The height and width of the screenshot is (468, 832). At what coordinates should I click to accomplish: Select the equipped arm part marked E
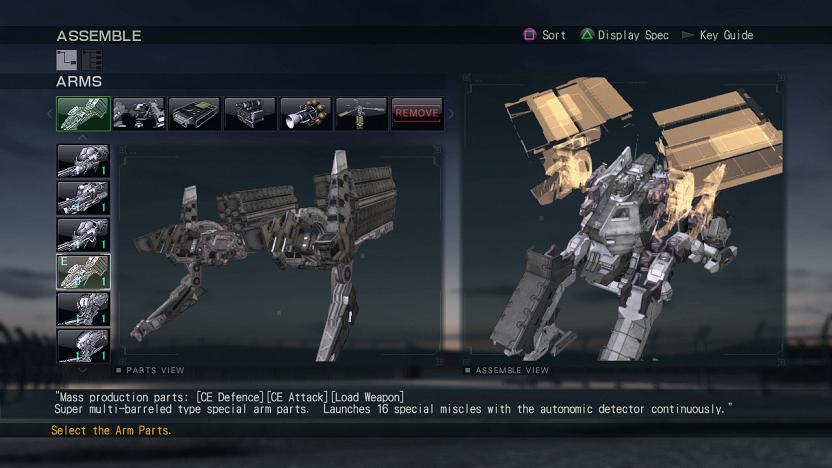tap(83, 272)
